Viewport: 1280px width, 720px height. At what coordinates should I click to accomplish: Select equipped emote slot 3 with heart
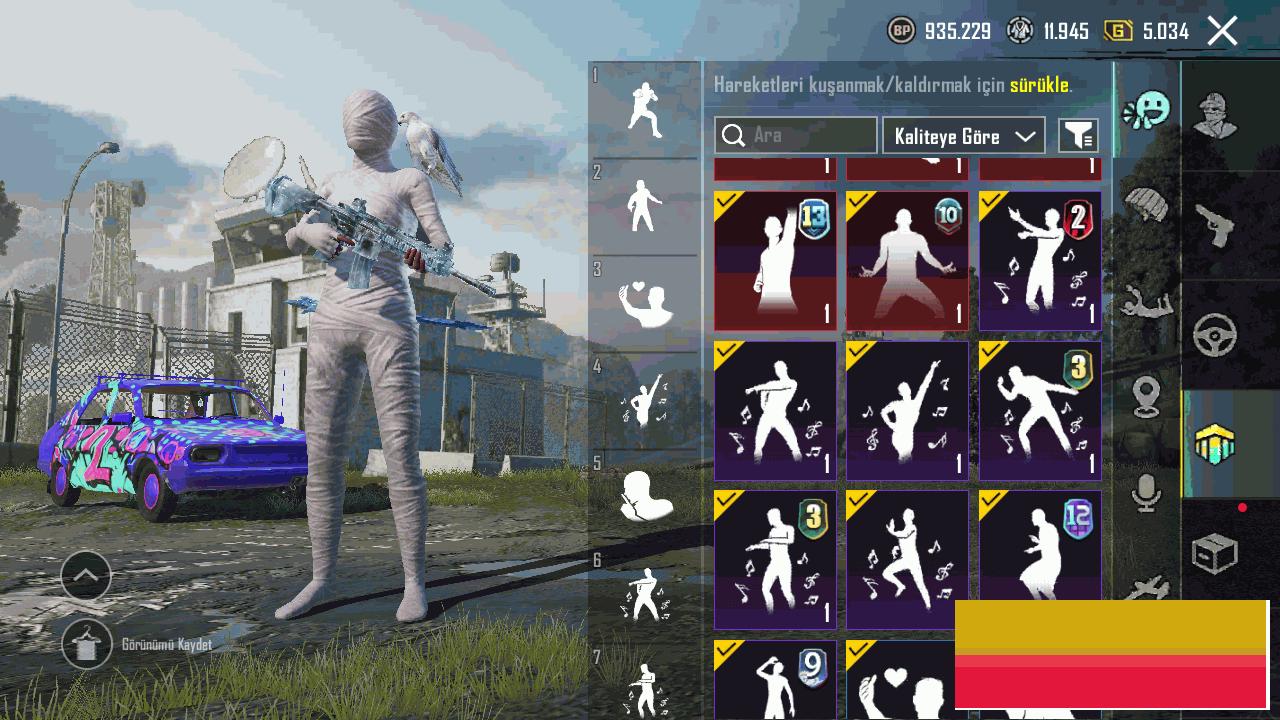(x=645, y=304)
